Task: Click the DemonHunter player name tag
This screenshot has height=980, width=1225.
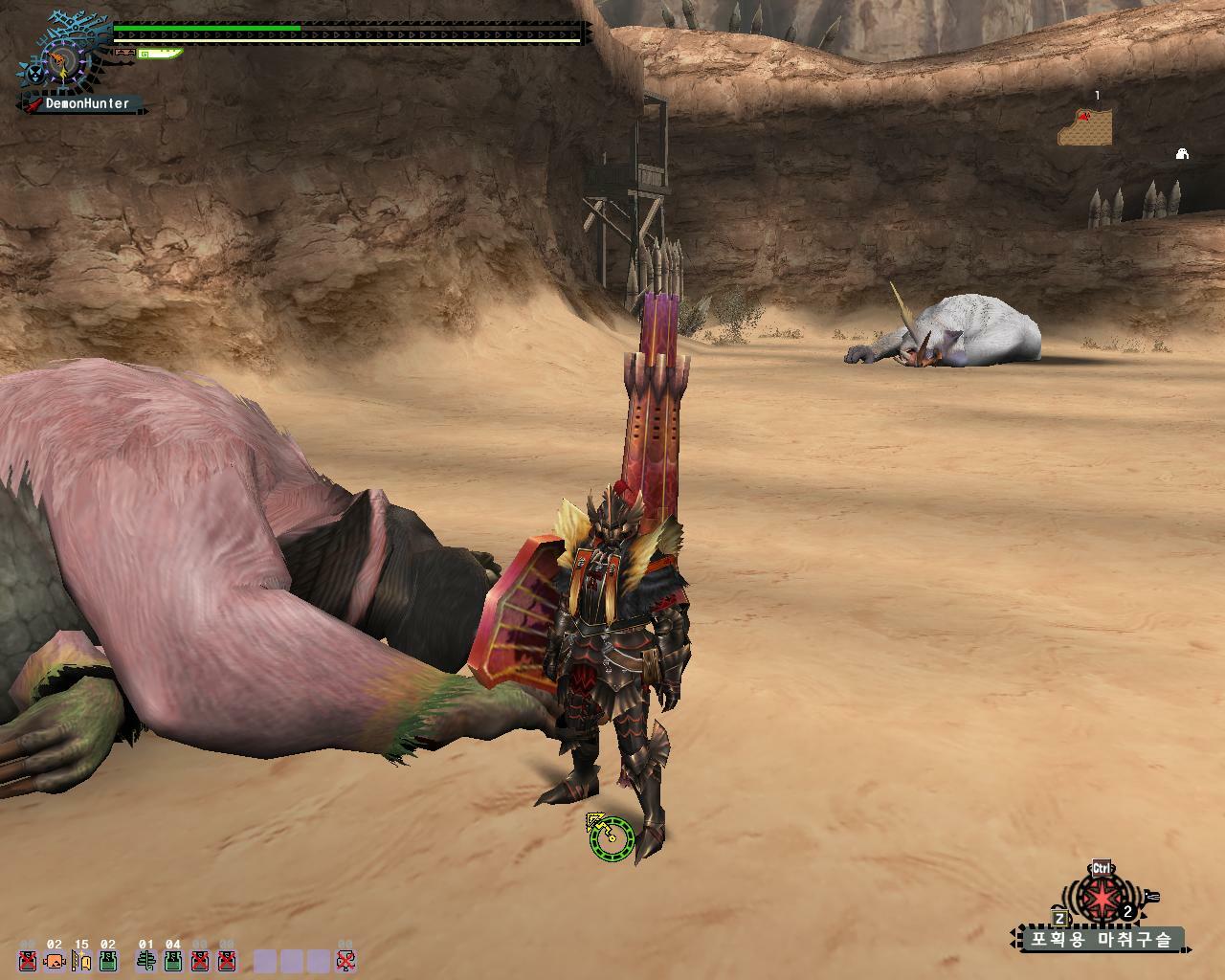Action: [x=86, y=103]
